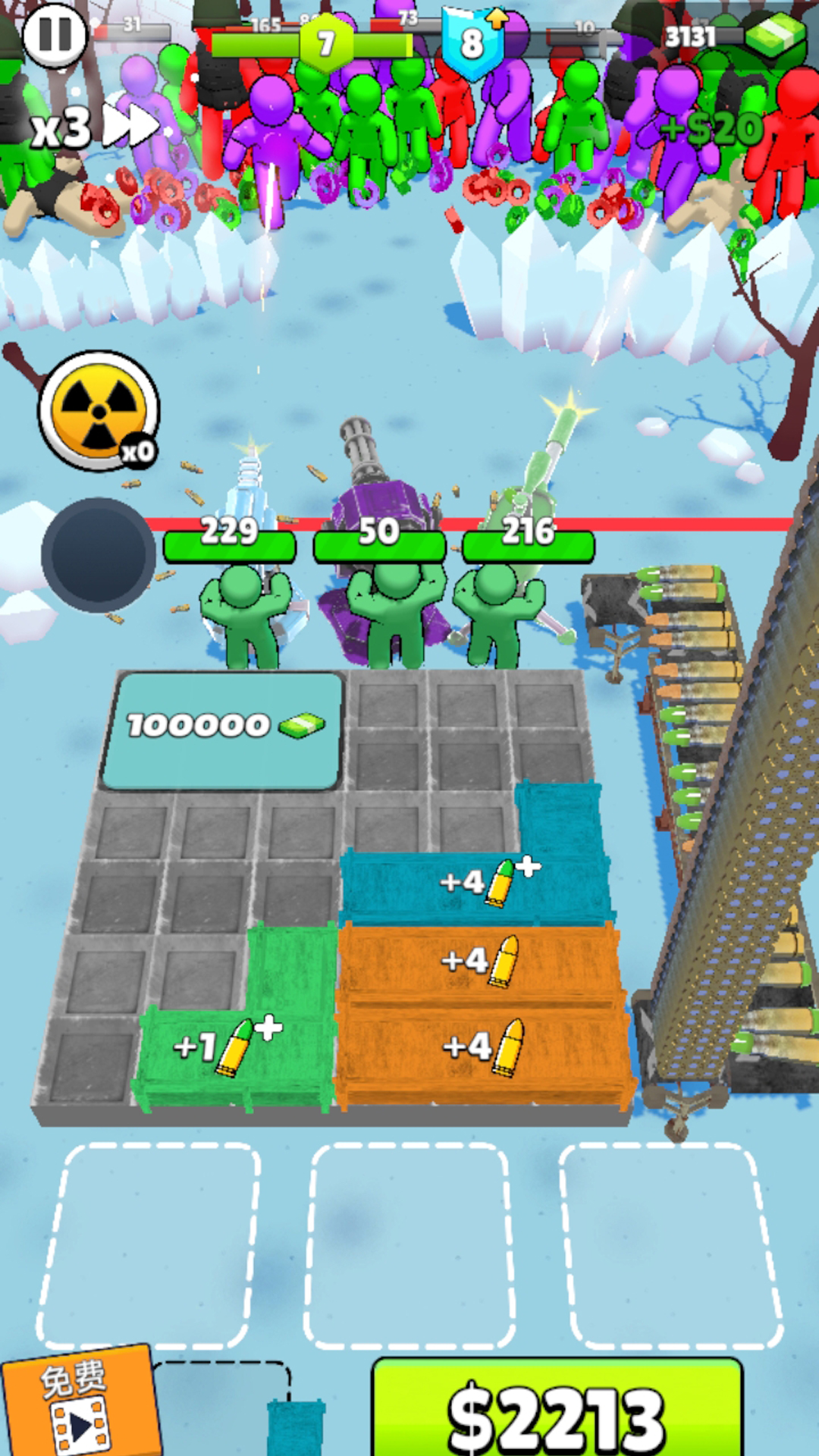Tap the blue level 8 shield badge
Screen dimensions: 819x1456
[472, 42]
